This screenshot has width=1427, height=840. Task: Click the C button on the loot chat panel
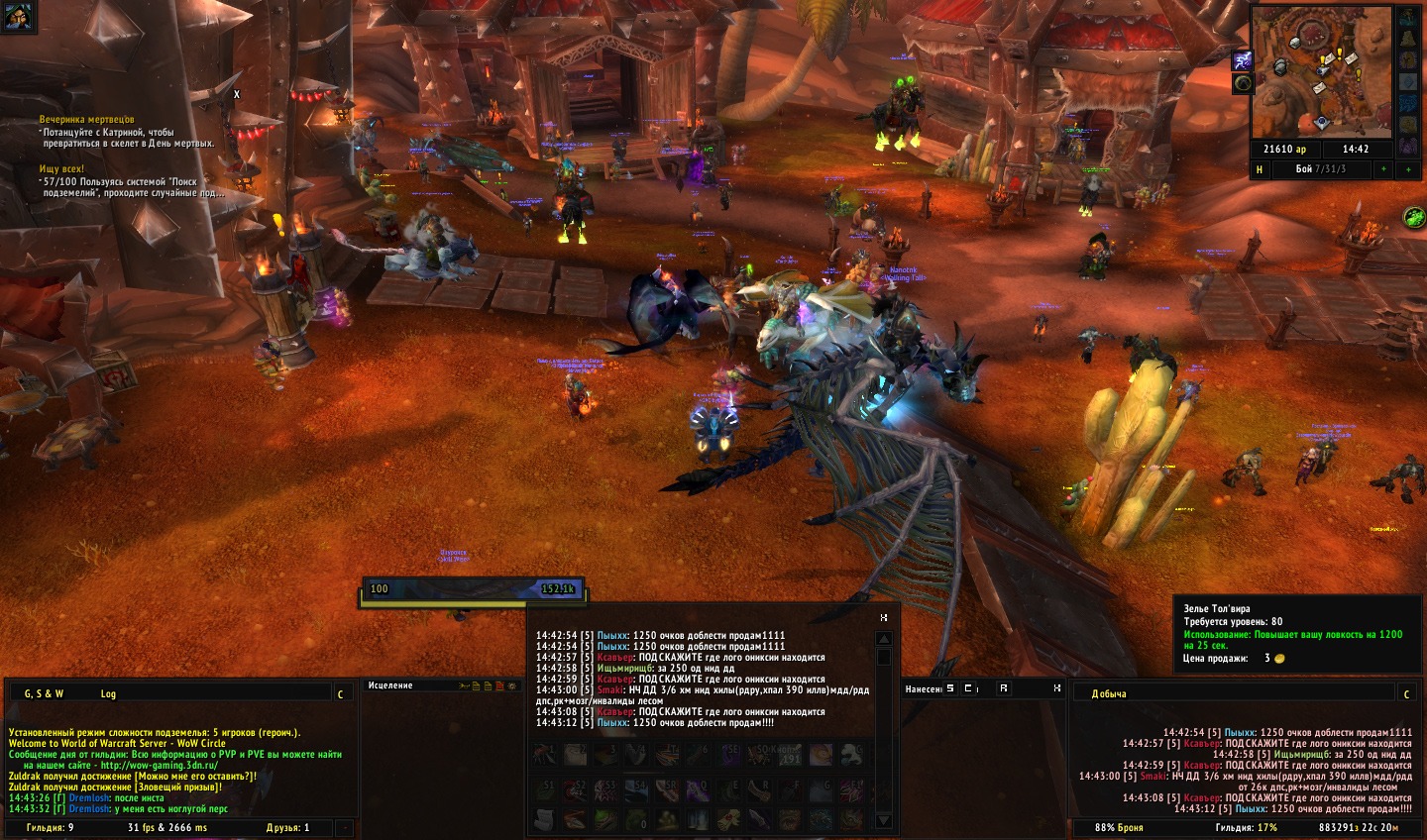[x=1406, y=694]
